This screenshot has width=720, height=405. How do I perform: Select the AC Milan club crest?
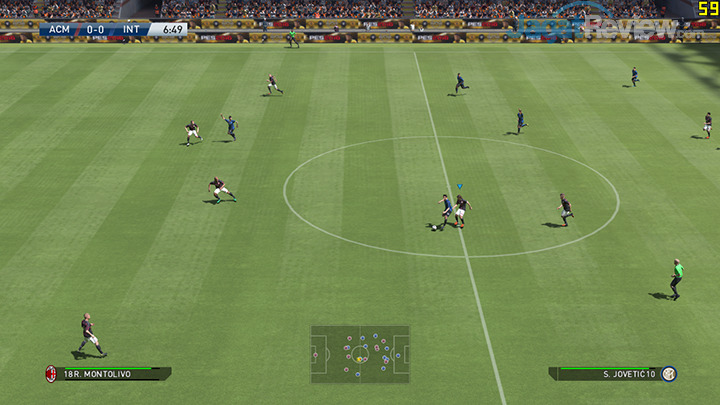pyautogui.click(x=49, y=374)
